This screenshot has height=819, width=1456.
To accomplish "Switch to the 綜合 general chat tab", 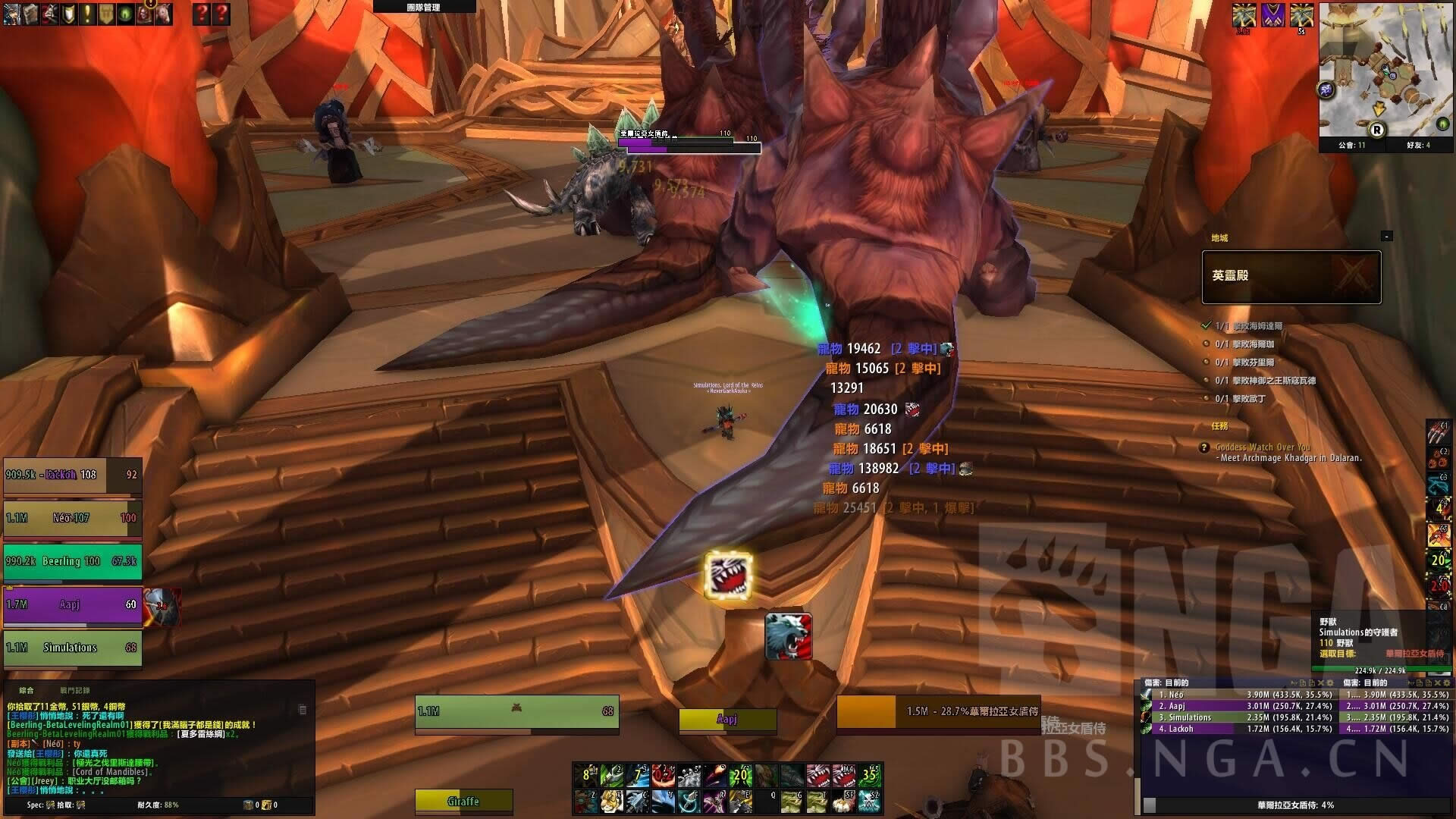I will tap(27, 691).
